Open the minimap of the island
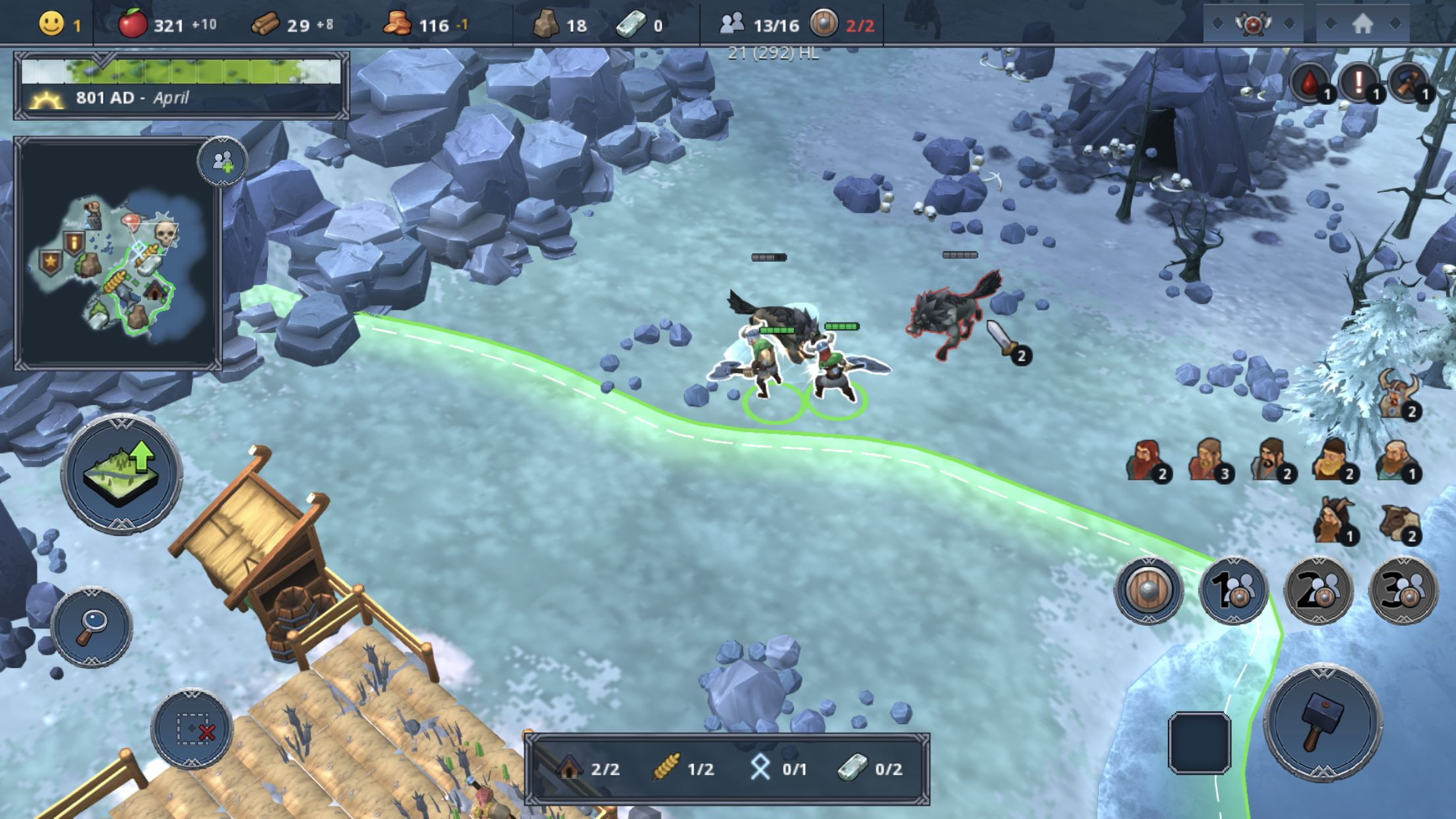The height and width of the screenshot is (819, 1456). pos(117,254)
